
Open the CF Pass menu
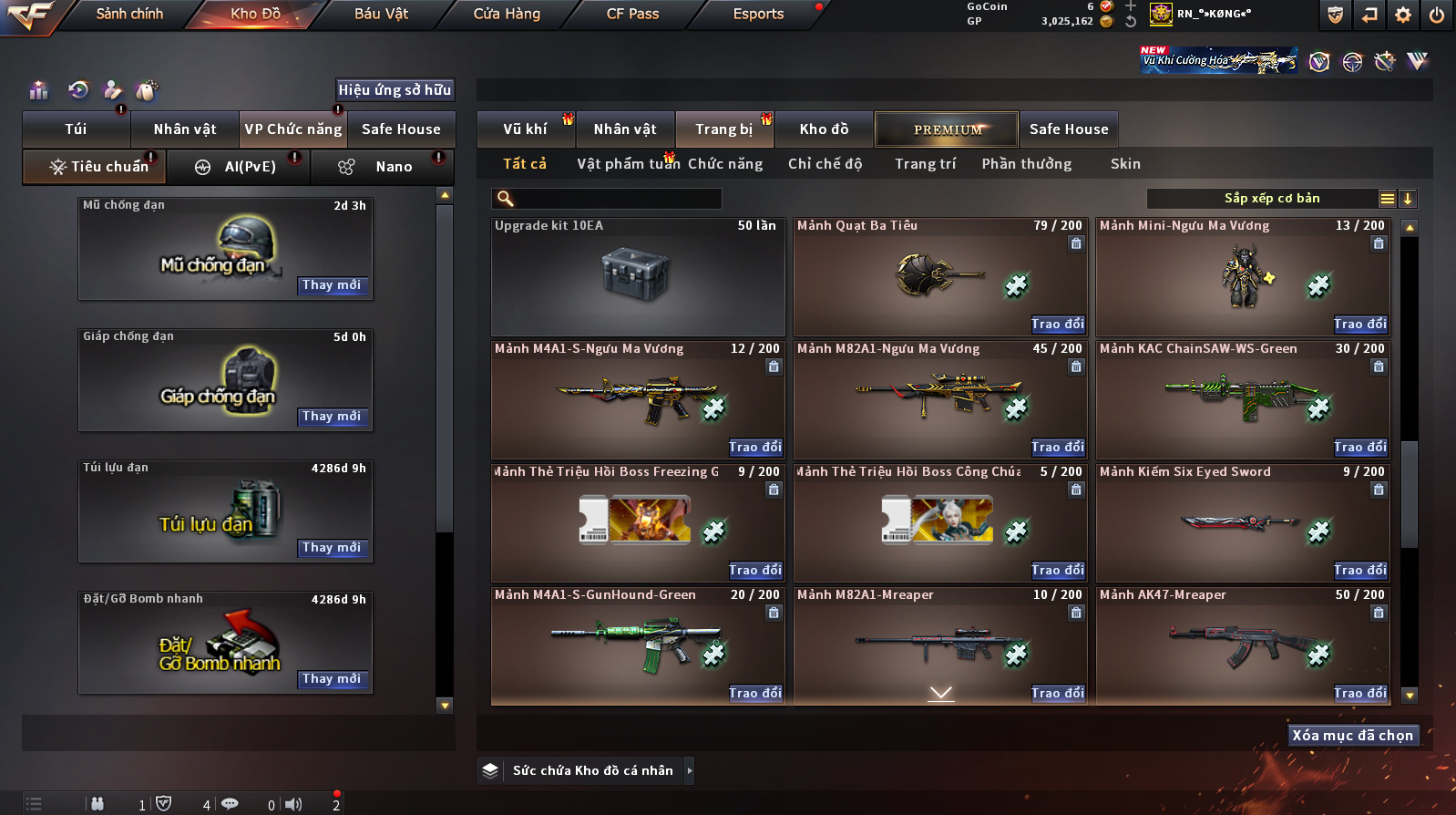click(x=632, y=14)
